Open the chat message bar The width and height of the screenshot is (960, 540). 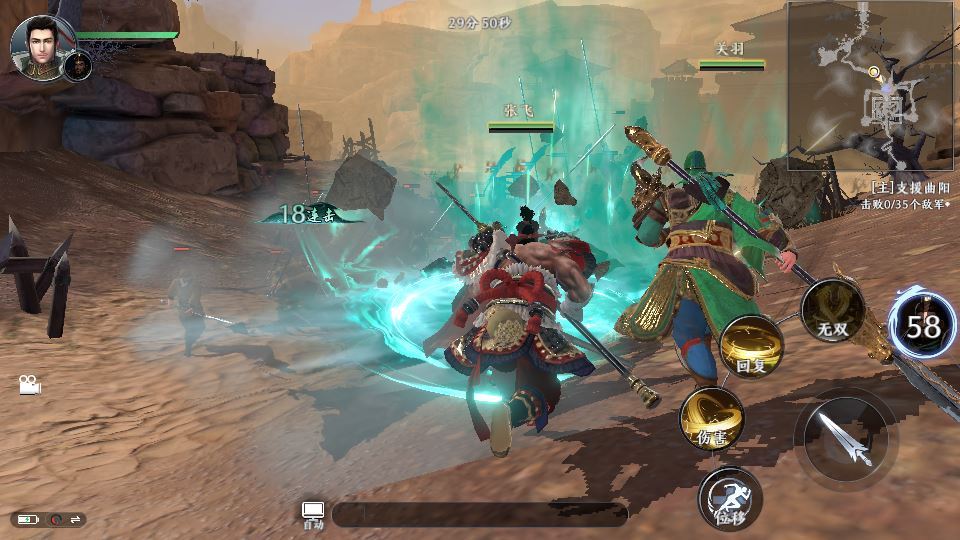pyautogui.click(x=480, y=514)
